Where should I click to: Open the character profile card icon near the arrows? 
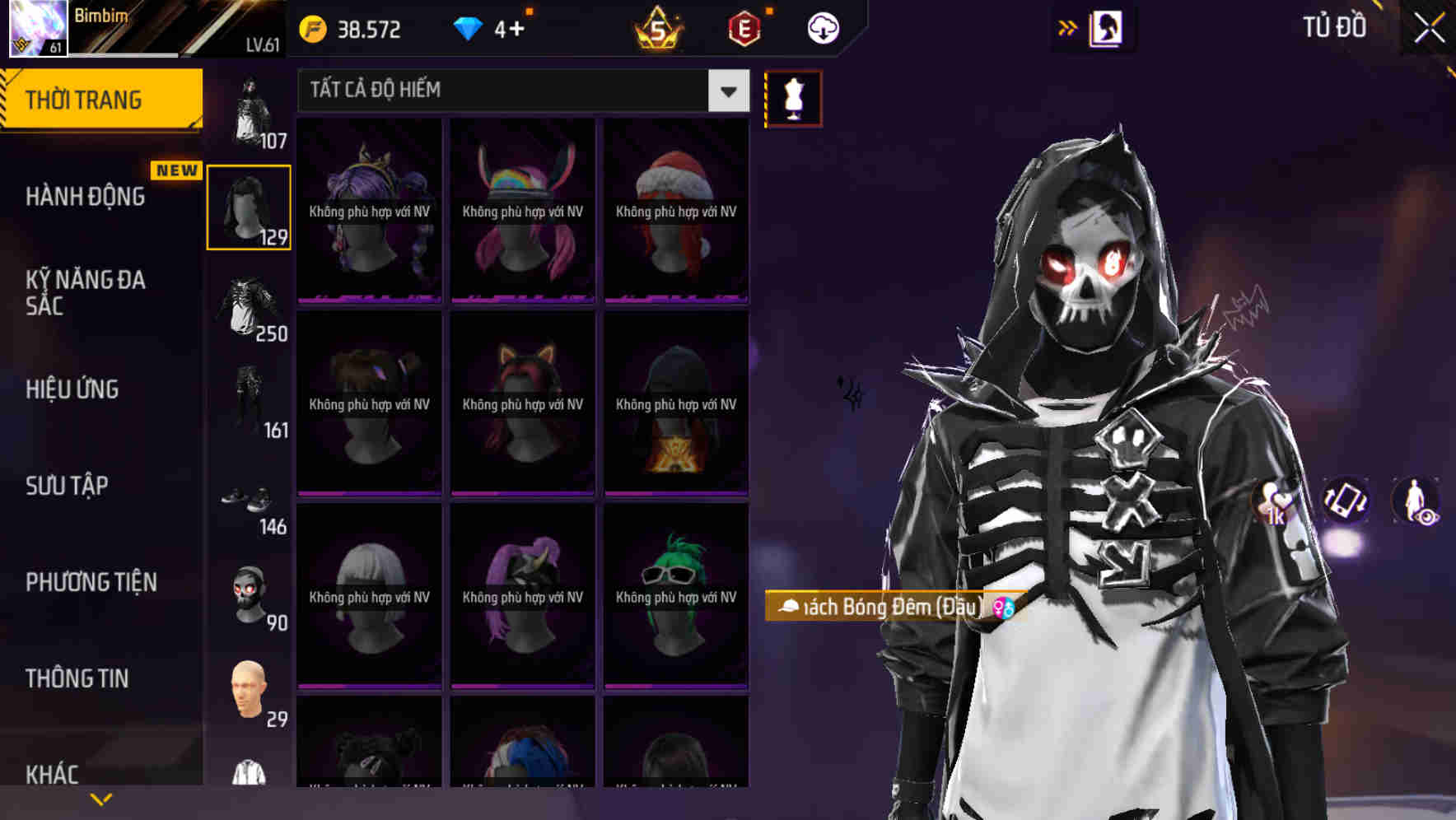(x=1106, y=27)
